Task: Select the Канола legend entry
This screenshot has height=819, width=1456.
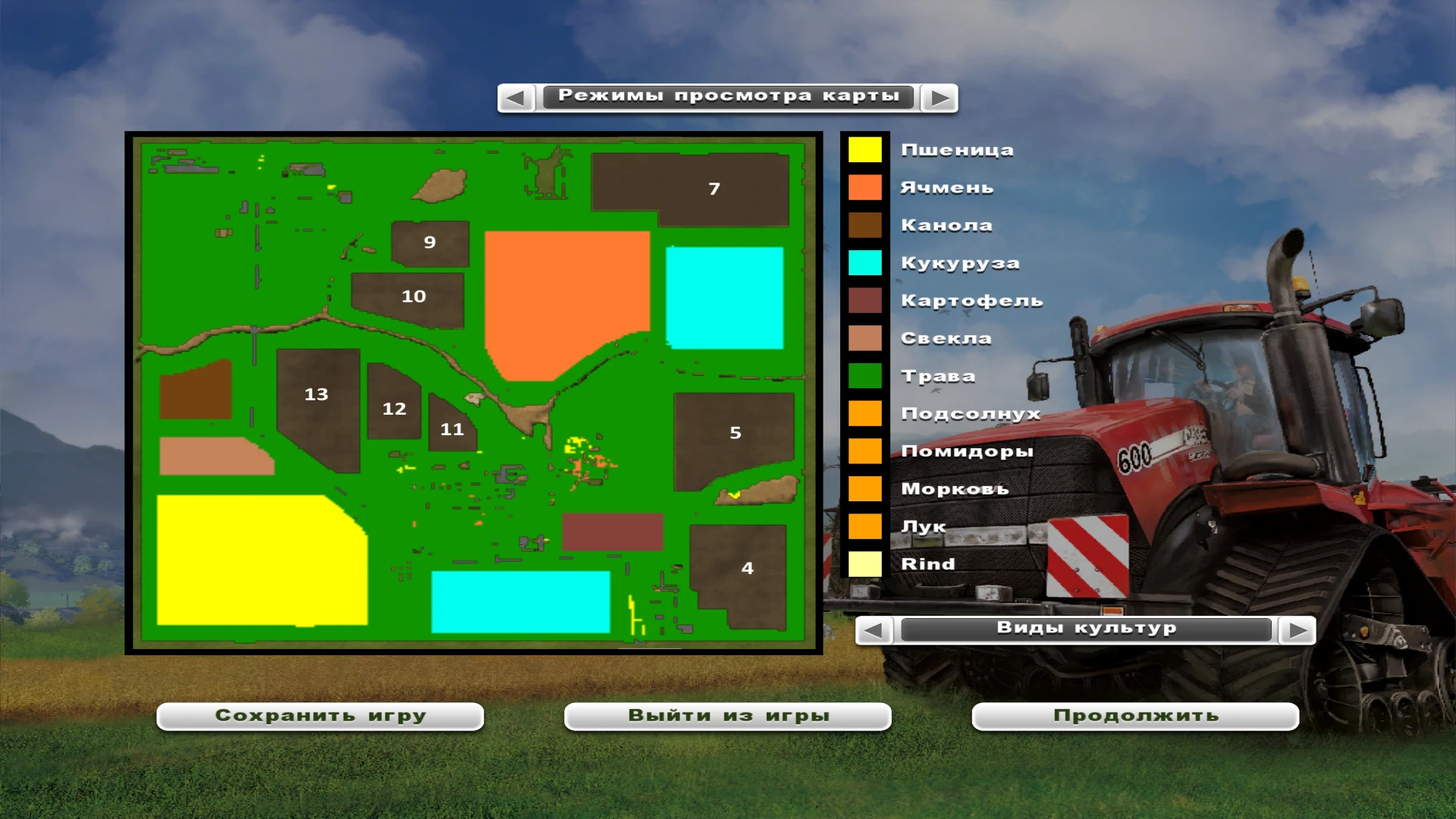Action: point(864,224)
